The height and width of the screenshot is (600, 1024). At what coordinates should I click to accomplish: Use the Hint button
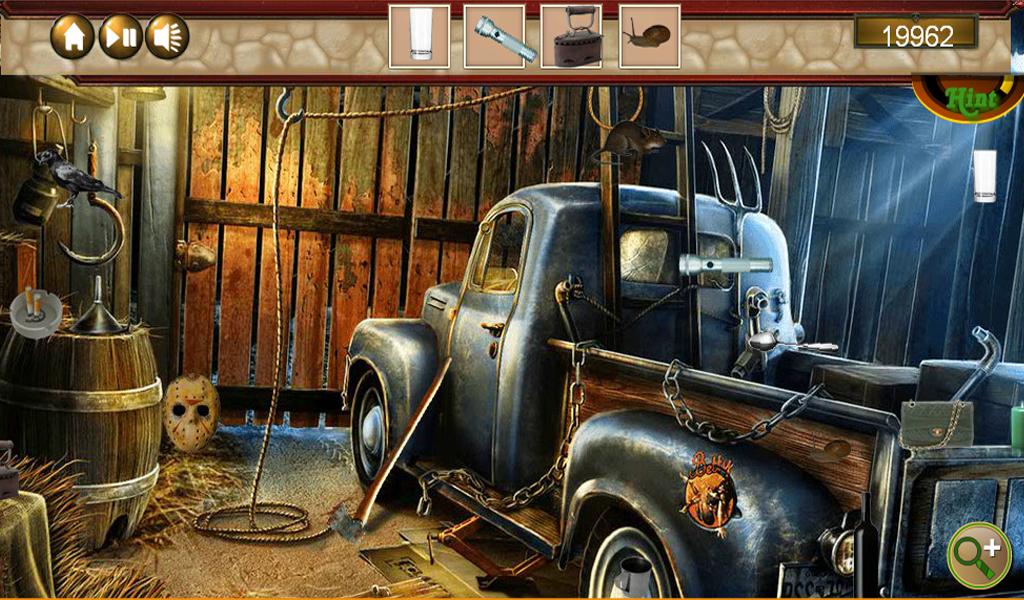[x=965, y=100]
